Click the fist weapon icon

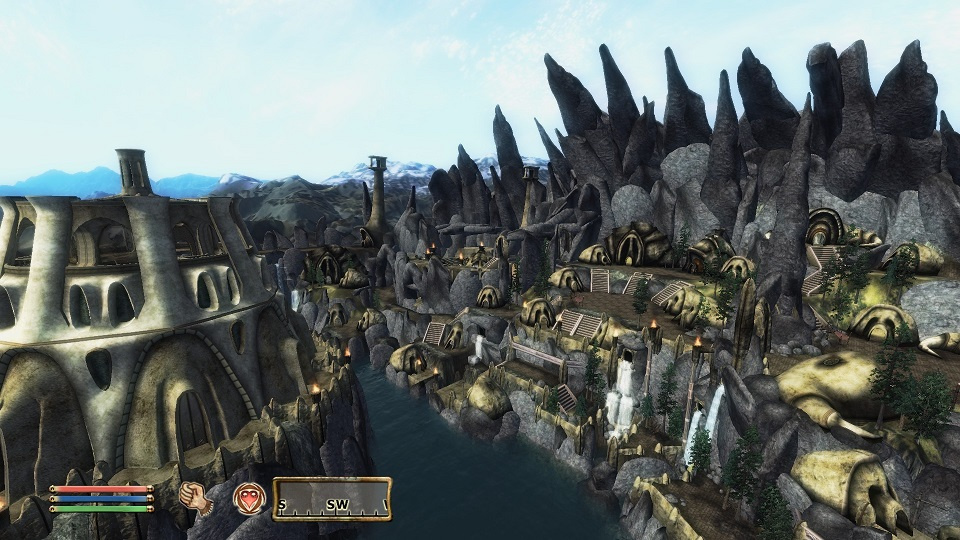coord(197,497)
